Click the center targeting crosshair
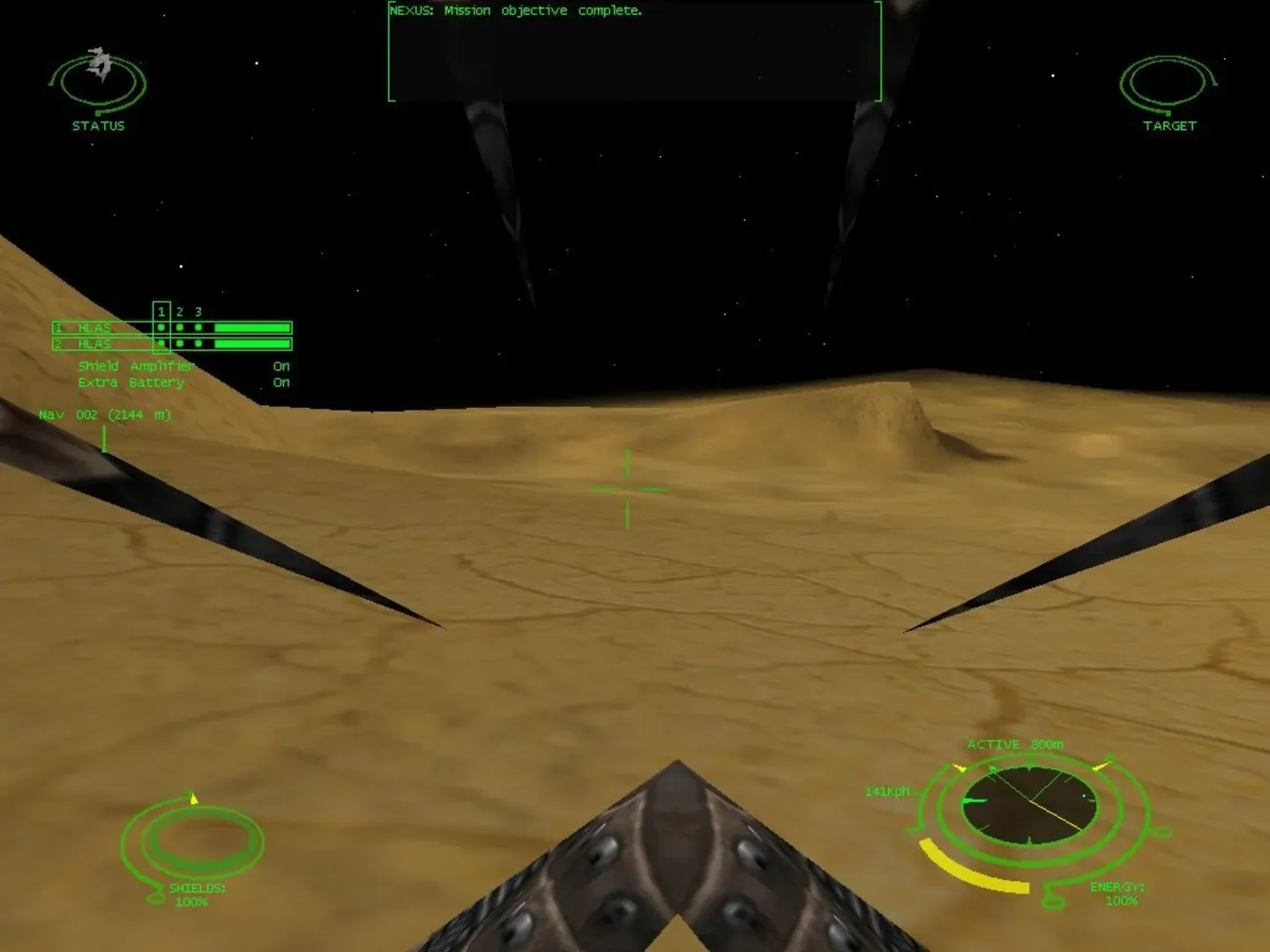Screen dimensions: 1270x952 (x=626, y=487)
